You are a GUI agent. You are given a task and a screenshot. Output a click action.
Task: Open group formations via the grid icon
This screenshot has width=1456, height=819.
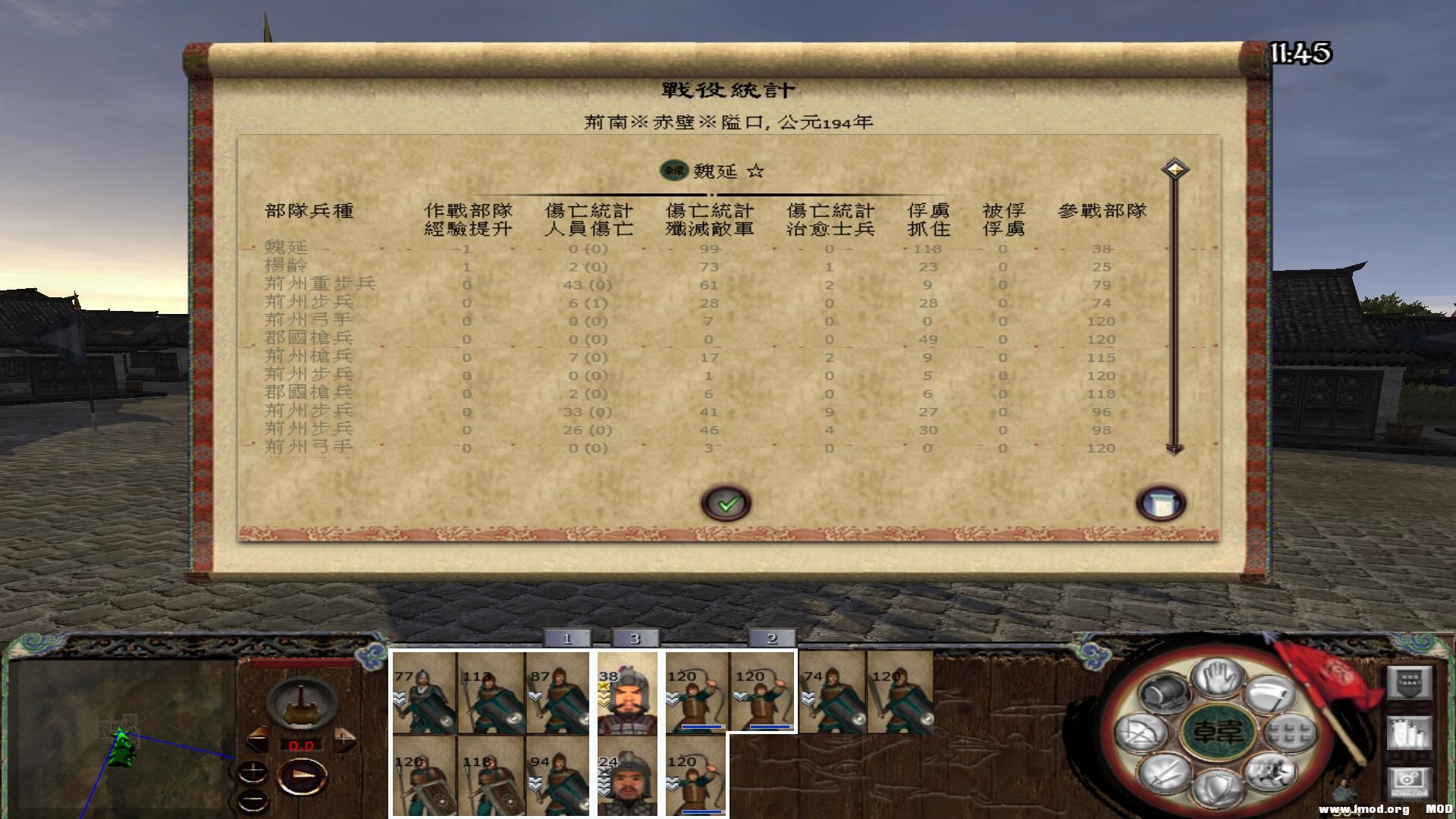click(x=1291, y=733)
